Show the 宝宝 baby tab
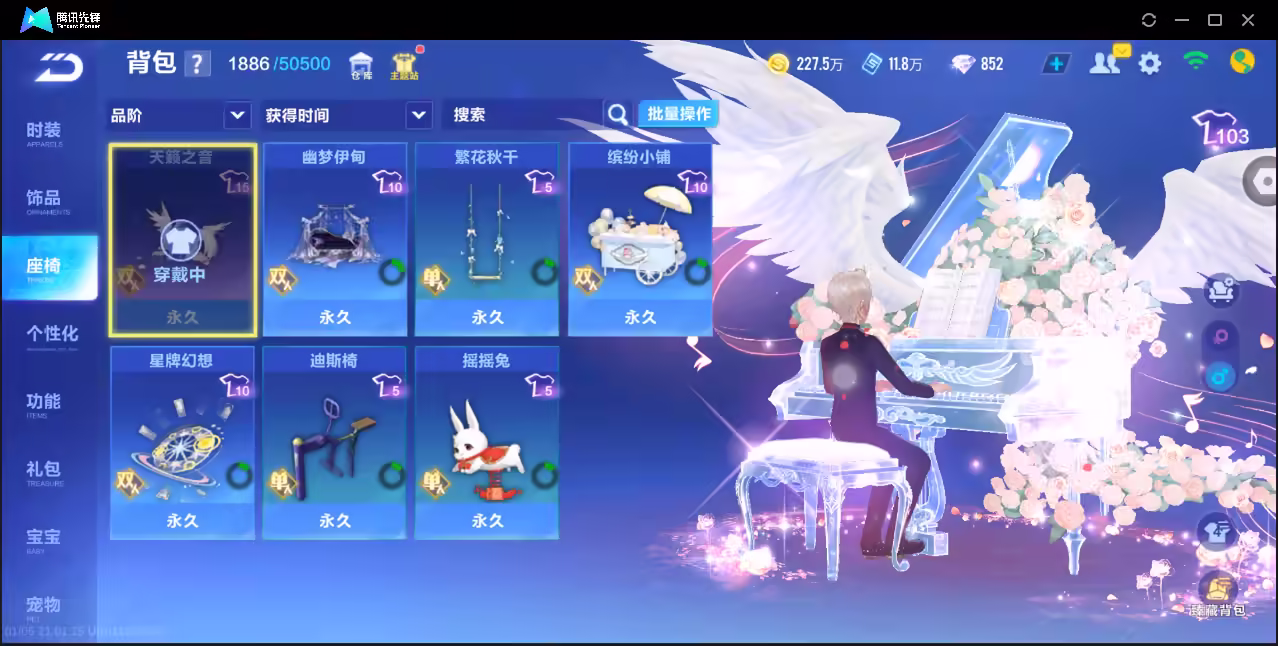This screenshot has height=646, width=1278. click(44, 539)
